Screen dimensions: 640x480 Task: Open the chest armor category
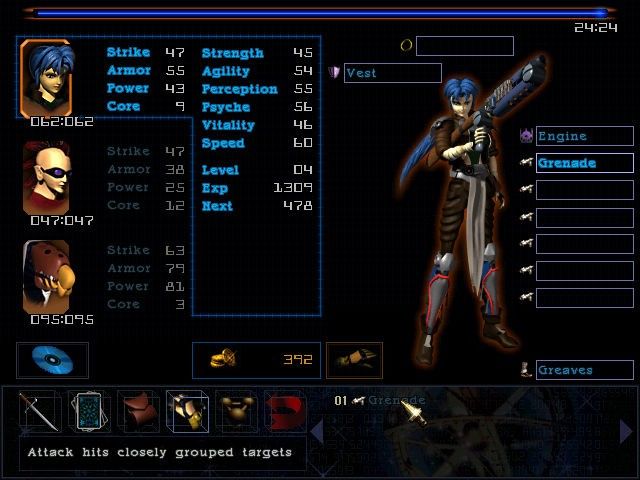coord(236,411)
